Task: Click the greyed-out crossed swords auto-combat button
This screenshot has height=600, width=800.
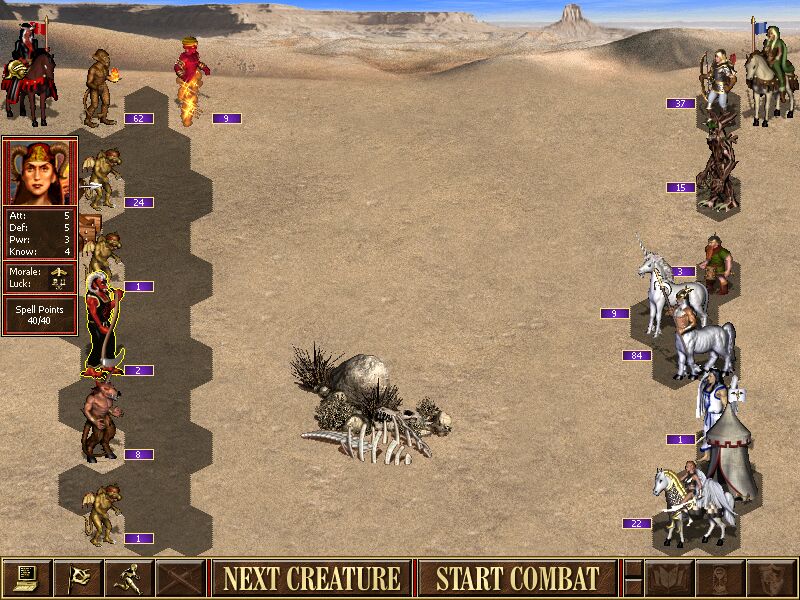Action: 180,578
